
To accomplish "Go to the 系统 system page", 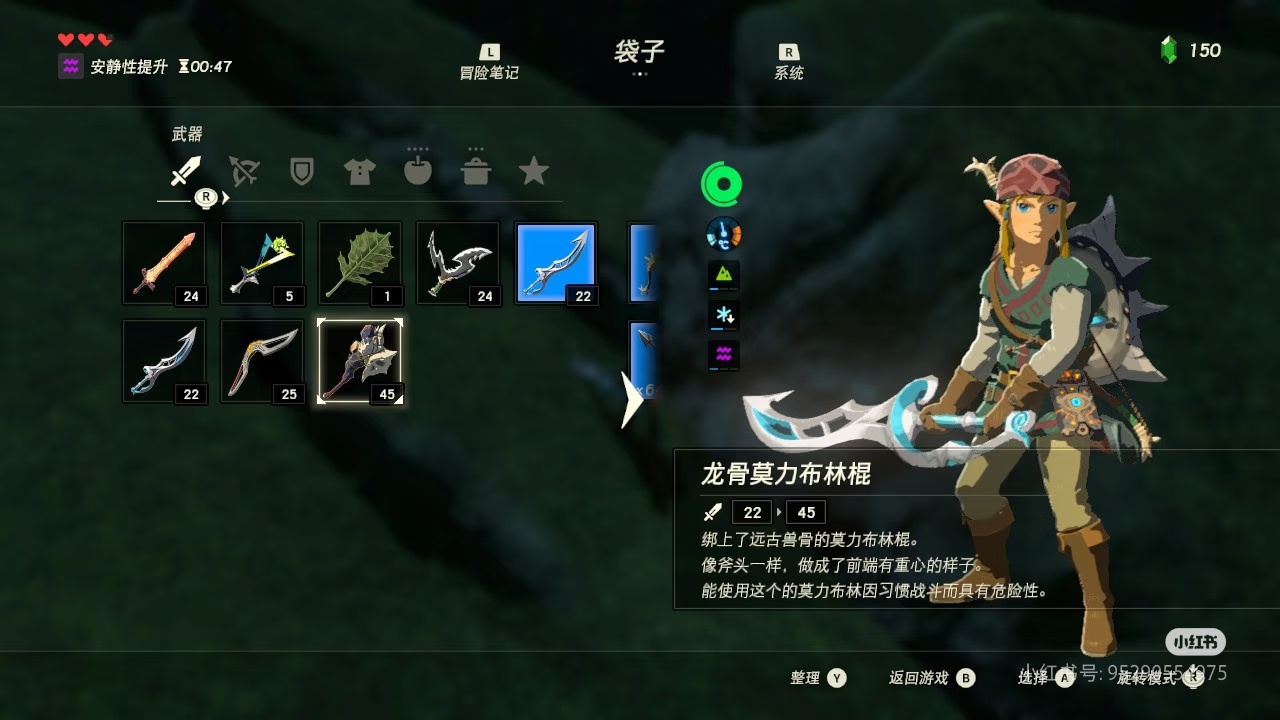I will pos(789,62).
